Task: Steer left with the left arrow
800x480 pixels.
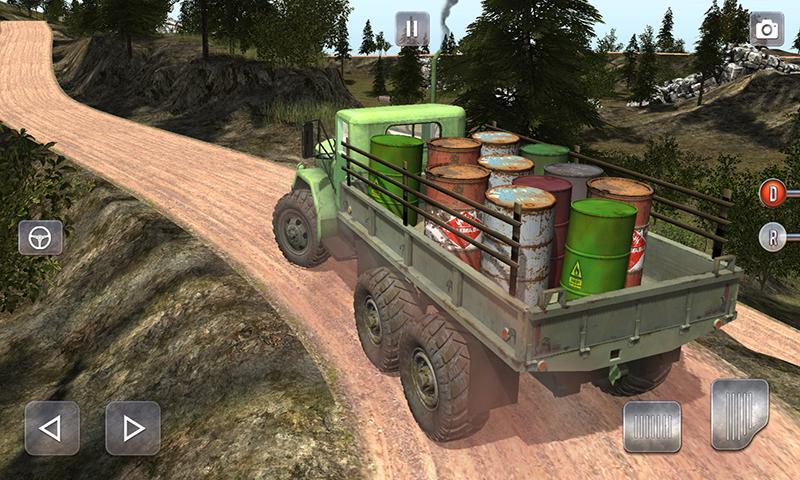Action: [x=51, y=428]
